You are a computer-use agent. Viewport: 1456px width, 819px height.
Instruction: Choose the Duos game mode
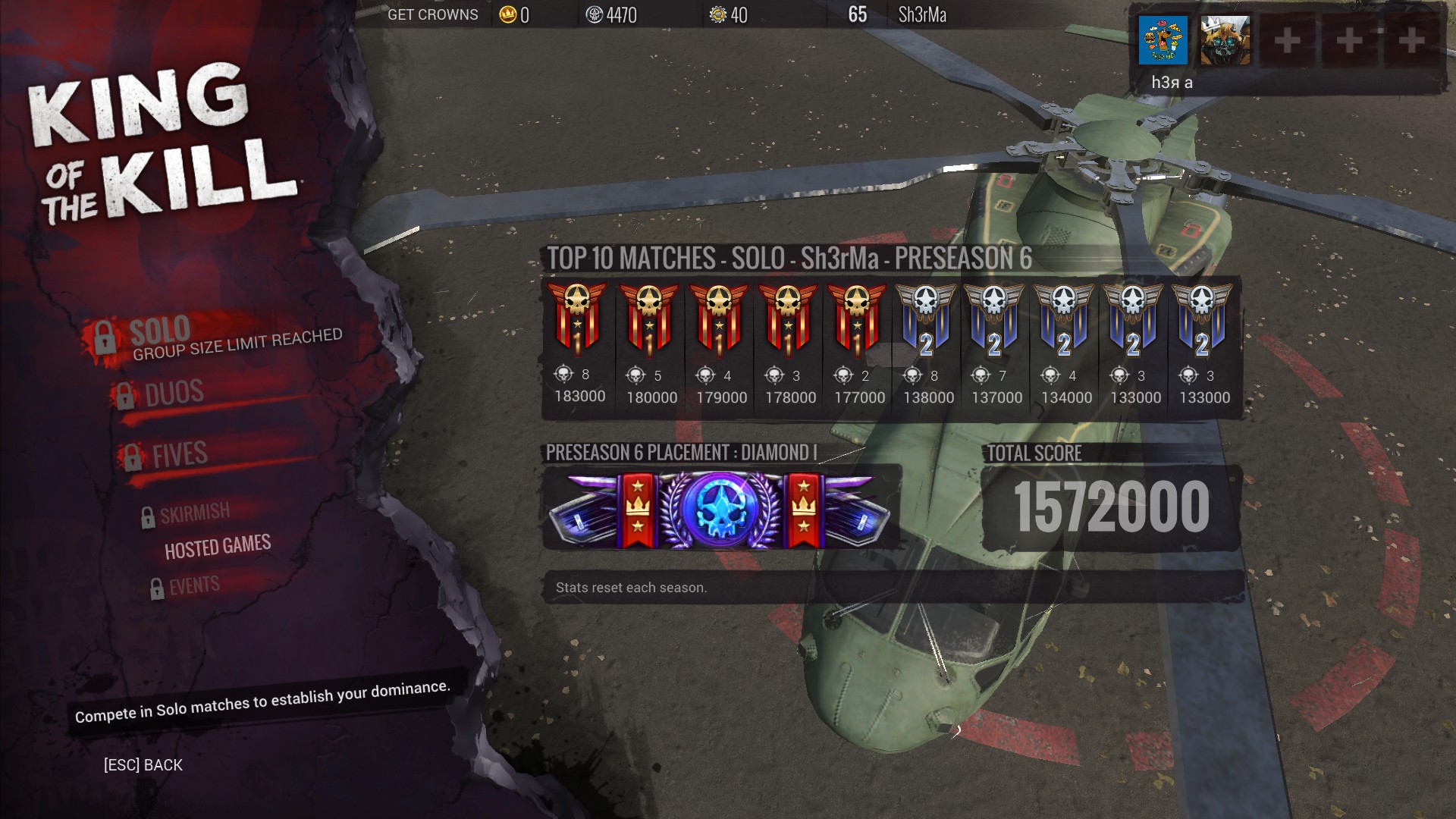pyautogui.click(x=174, y=393)
